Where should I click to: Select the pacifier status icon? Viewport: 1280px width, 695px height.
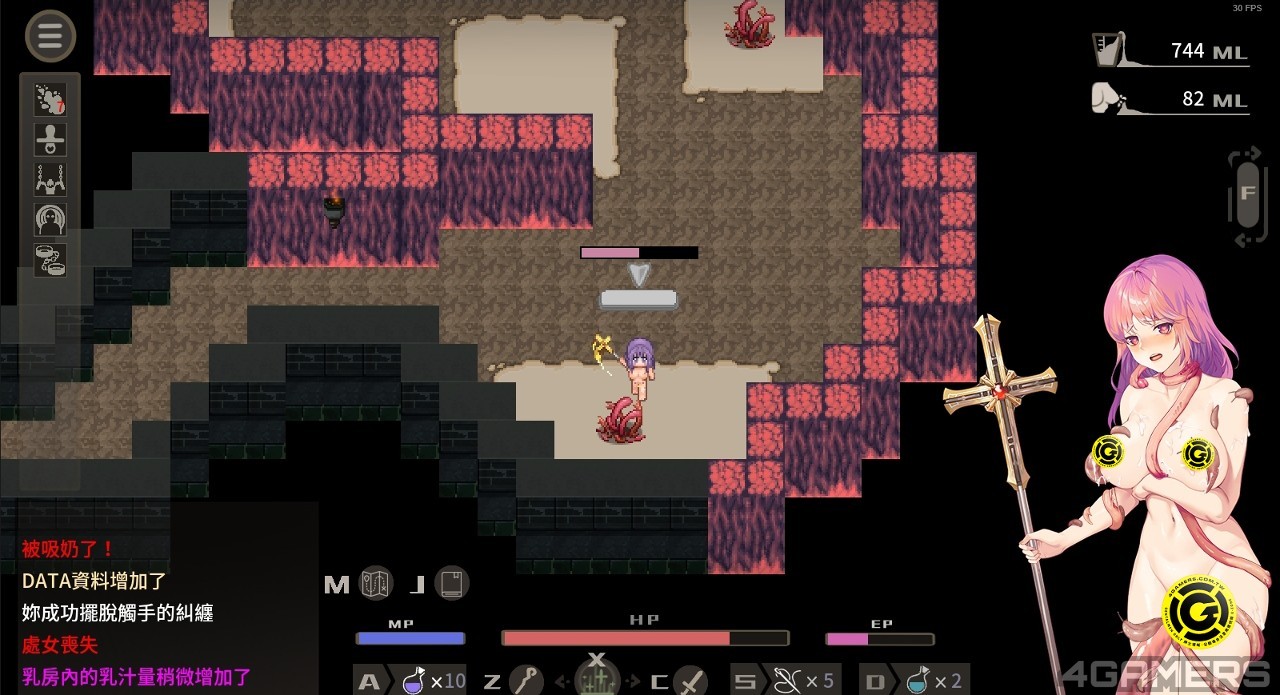pos(50,139)
